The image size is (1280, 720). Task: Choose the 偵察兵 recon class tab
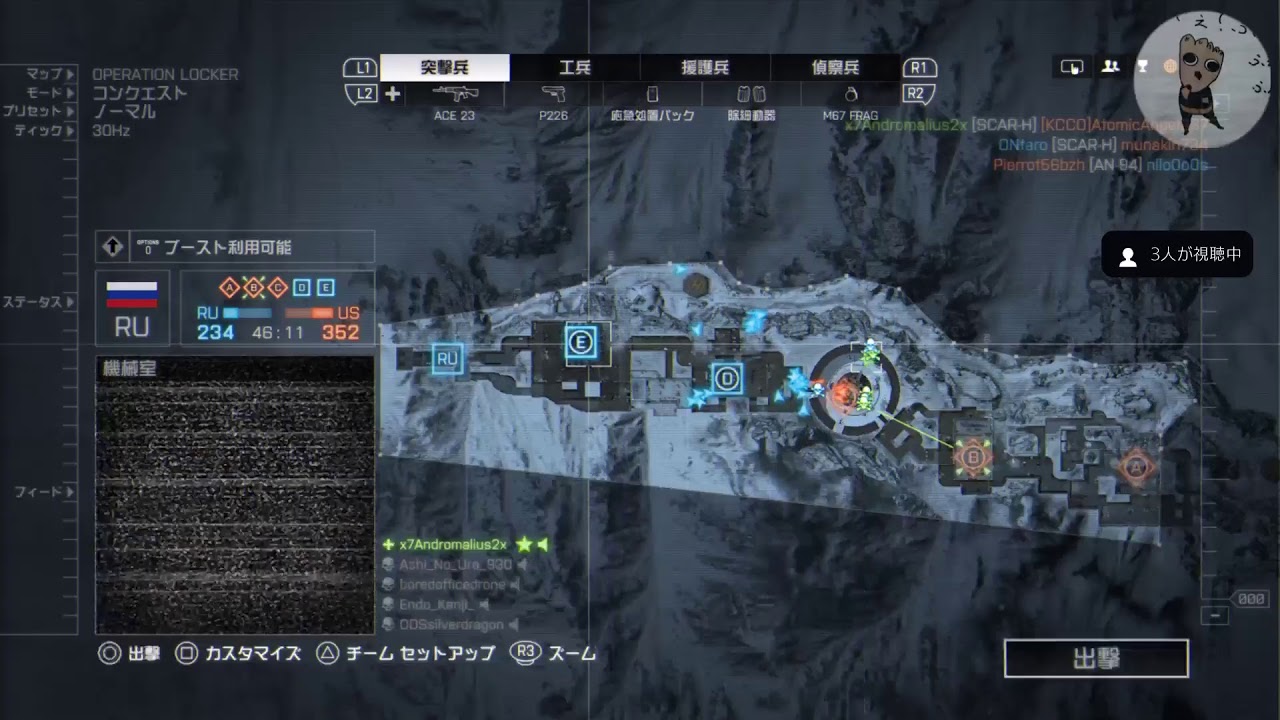pos(835,68)
